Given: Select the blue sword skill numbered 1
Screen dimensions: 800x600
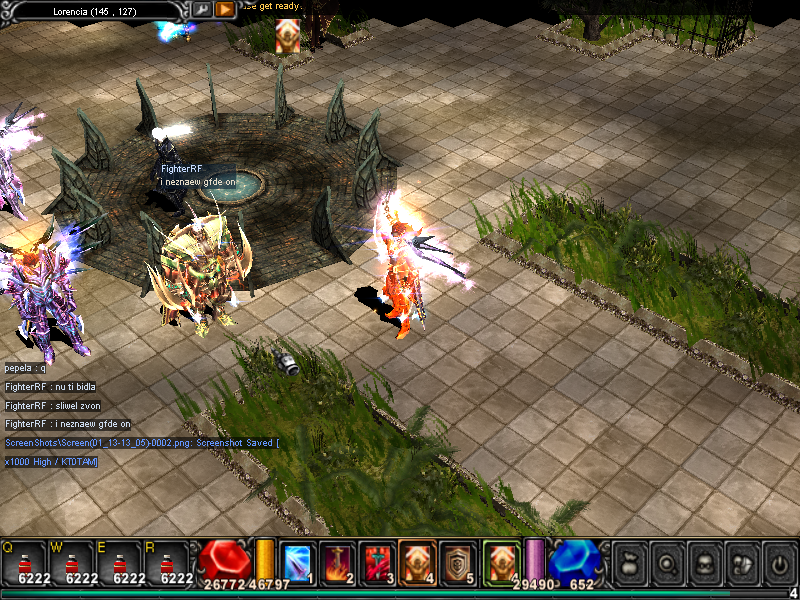Looking at the screenshot, I should pos(299,562).
